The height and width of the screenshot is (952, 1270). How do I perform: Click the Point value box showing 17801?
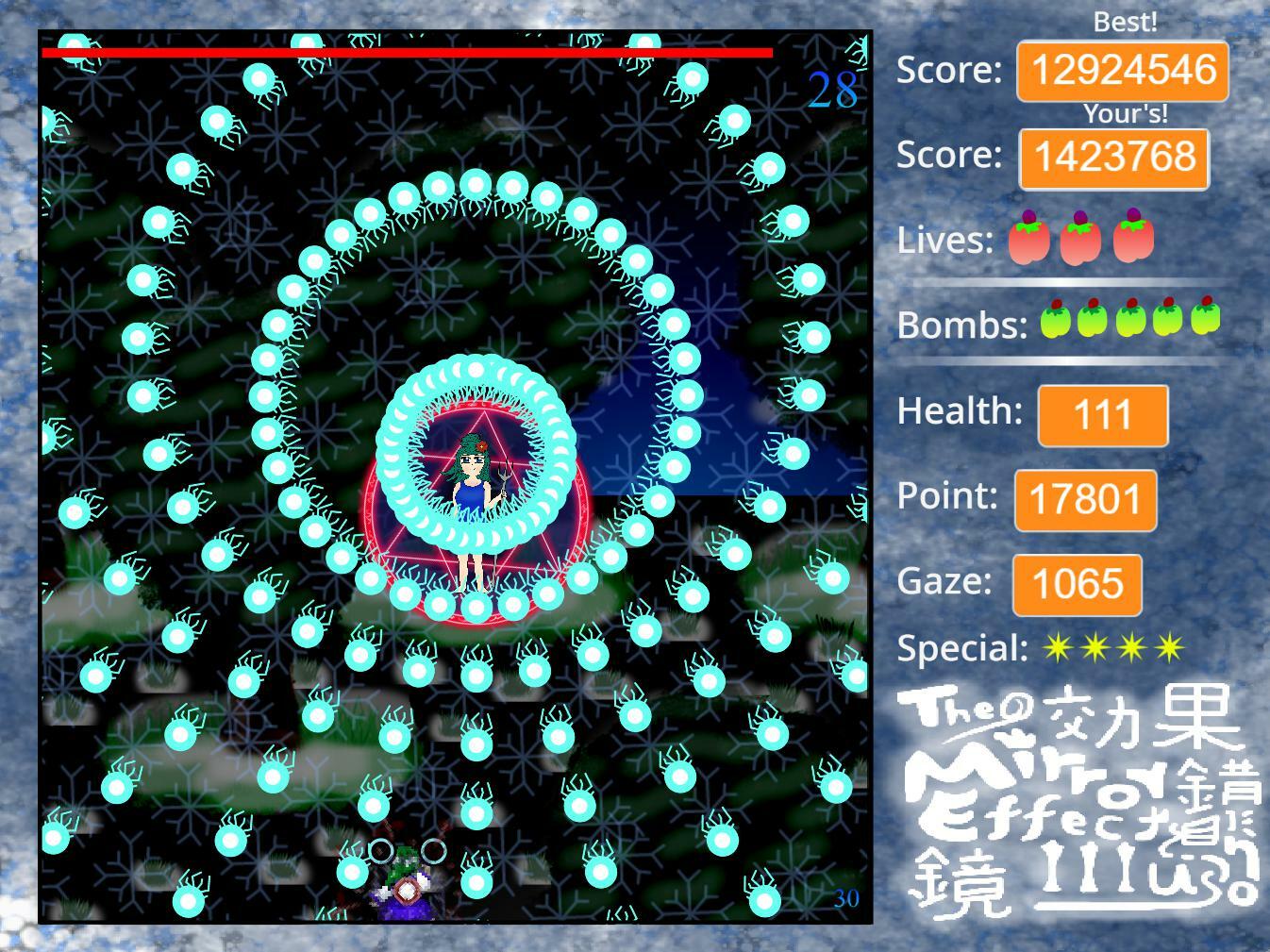1085,500
